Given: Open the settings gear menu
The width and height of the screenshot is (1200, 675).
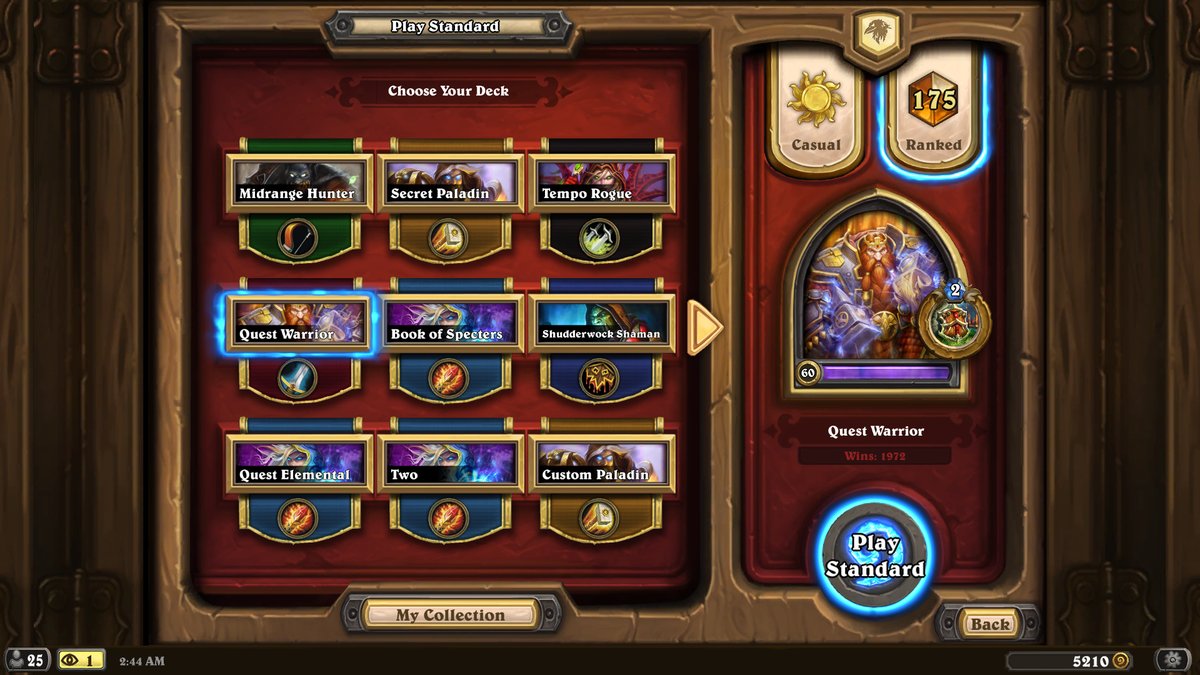Looking at the screenshot, I should (x=1172, y=660).
